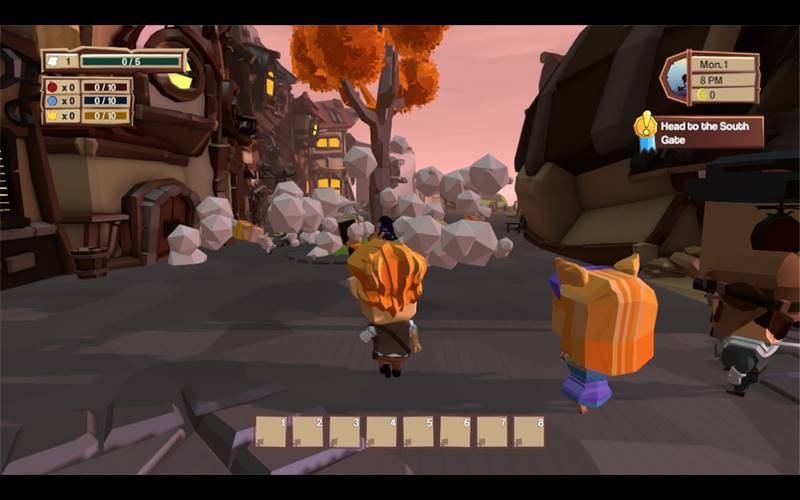The image size is (800, 500).
Task: Select hotbar slot number 1
Action: pyautogui.click(x=271, y=431)
